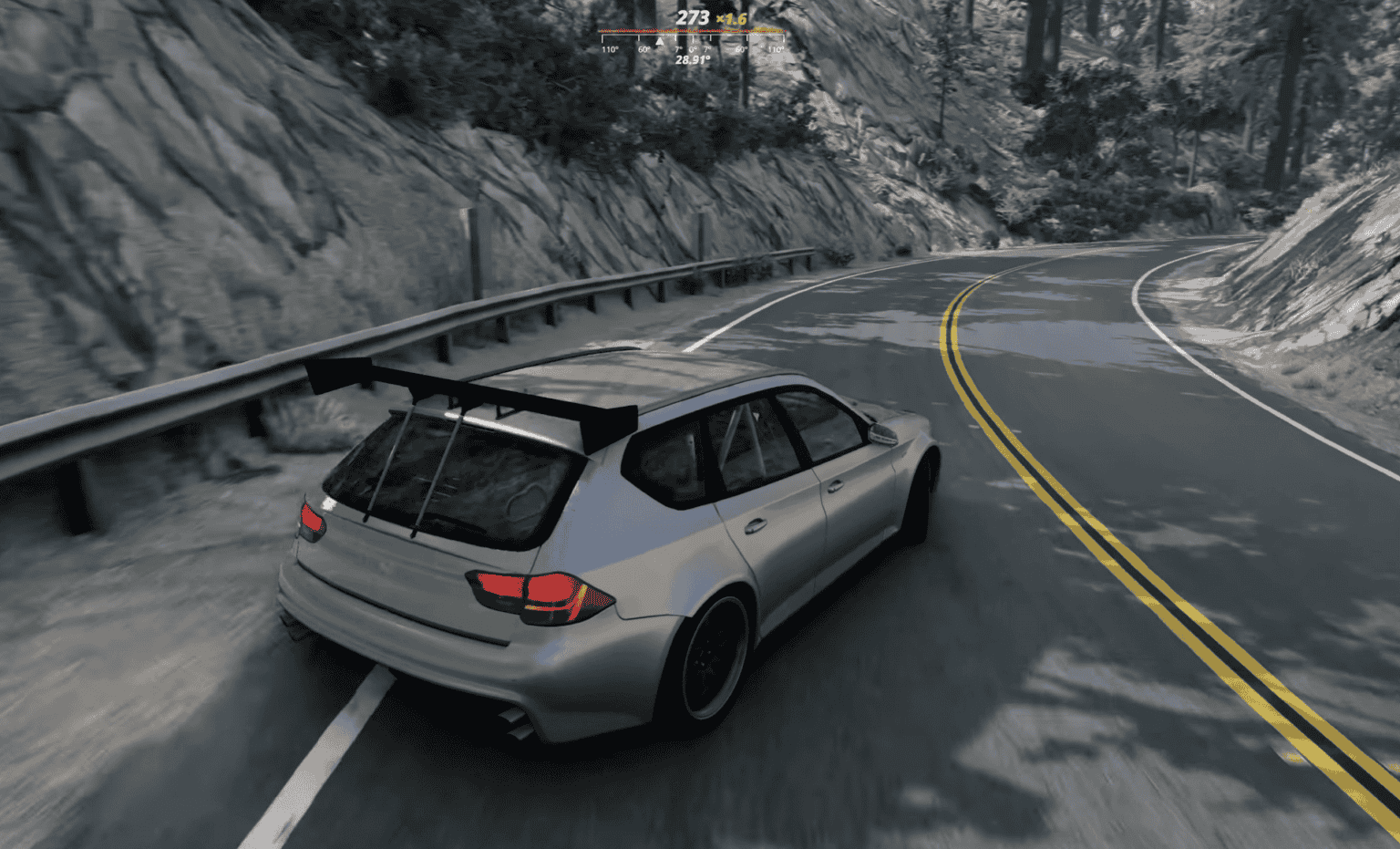Screen dimensions: 1400x849
Task: Click the right 7° gauge marker
Action: coord(706,48)
